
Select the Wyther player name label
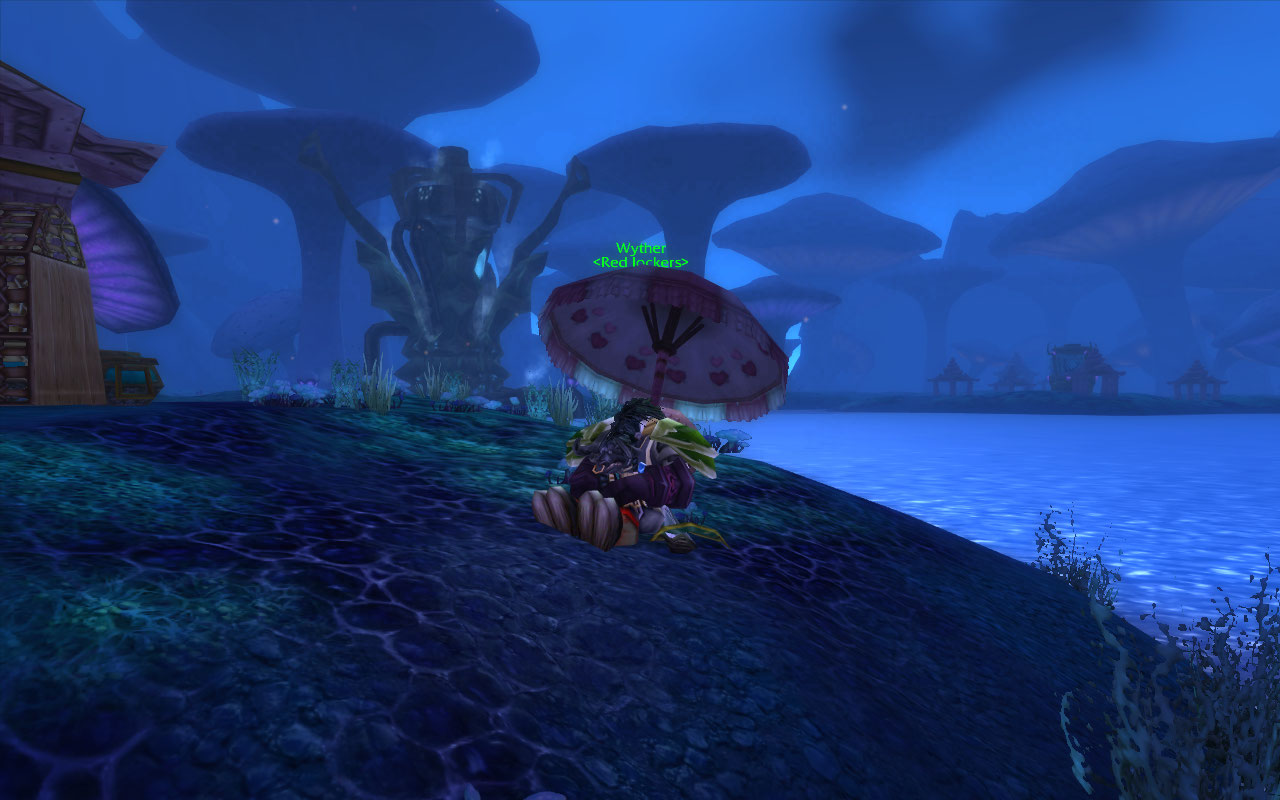[640, 248]
